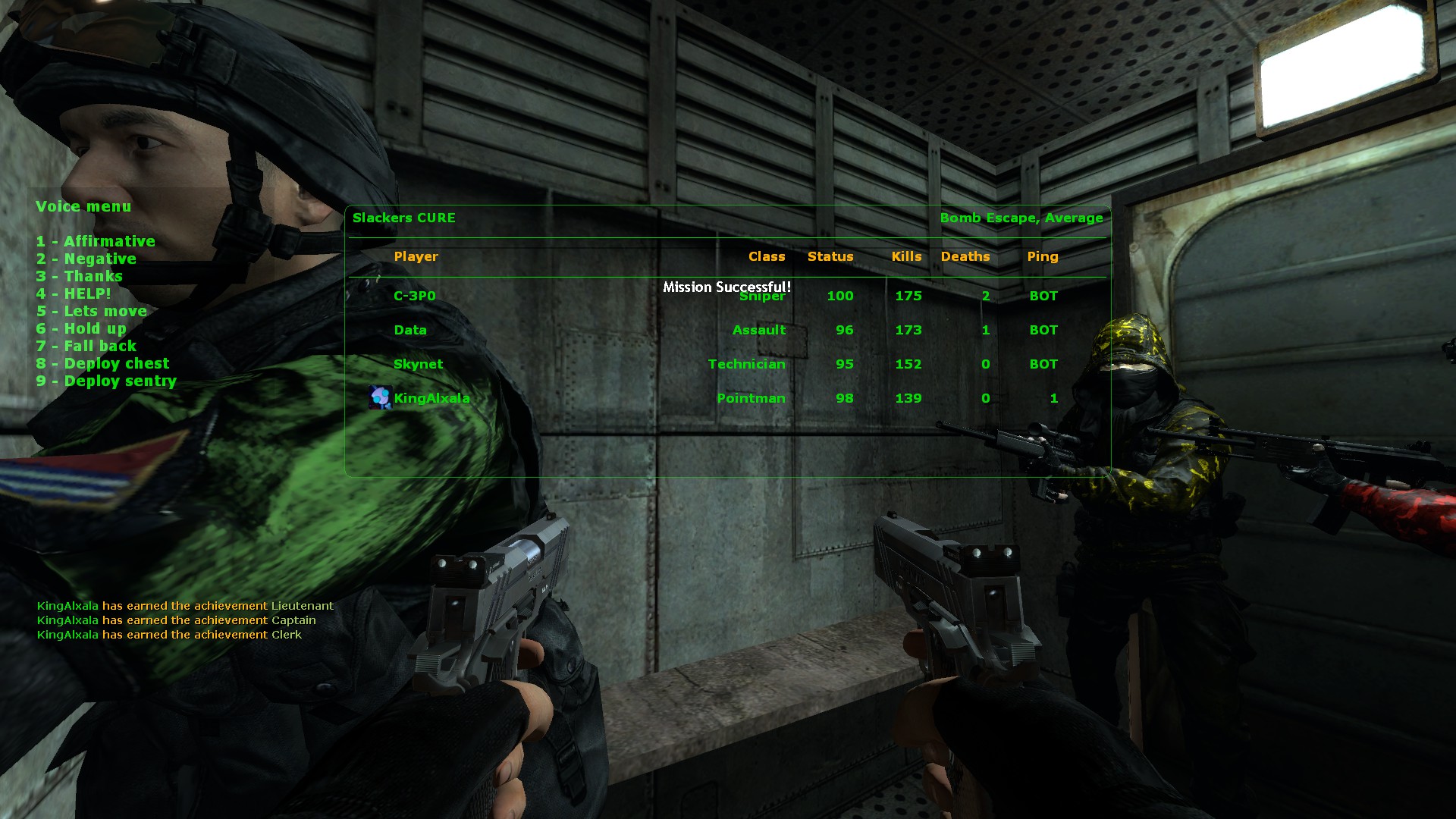The width and height of the screenshot is (1456, 819).
Task: Select the KingAlxala player name
Action: 431,398
